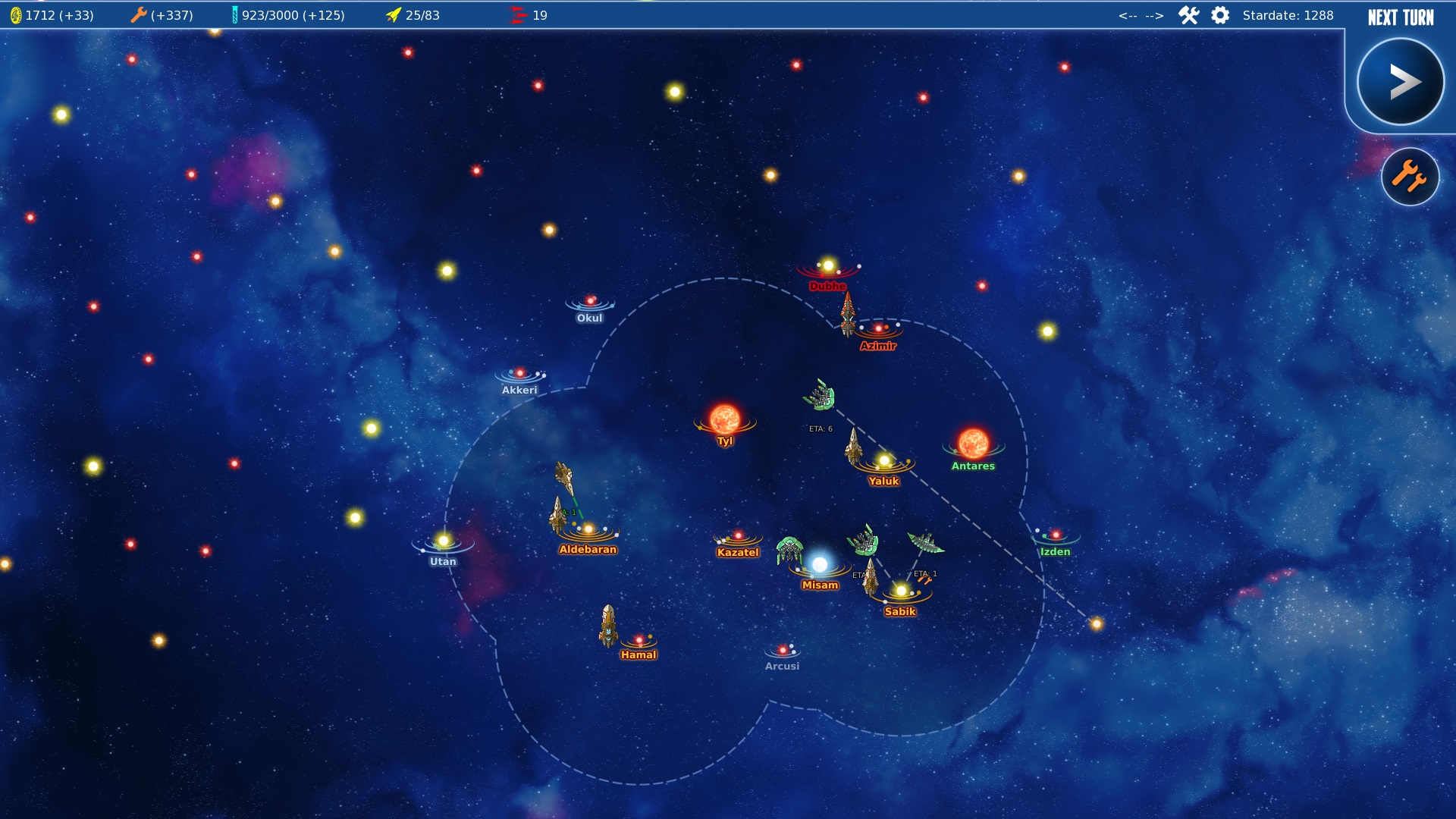Choose the Azimir star system
Screen dimensions: 1456x819
point(879,329)
